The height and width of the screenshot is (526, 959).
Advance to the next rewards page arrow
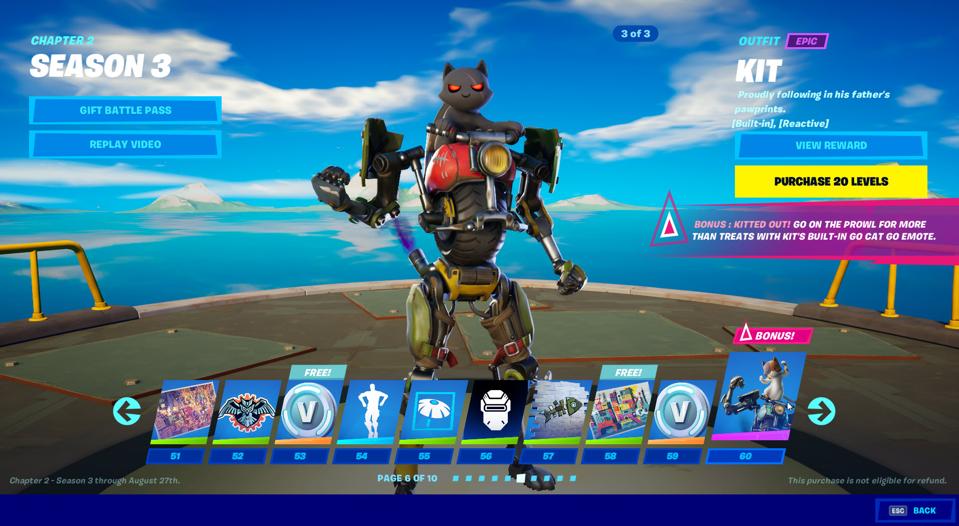[821, 411]
